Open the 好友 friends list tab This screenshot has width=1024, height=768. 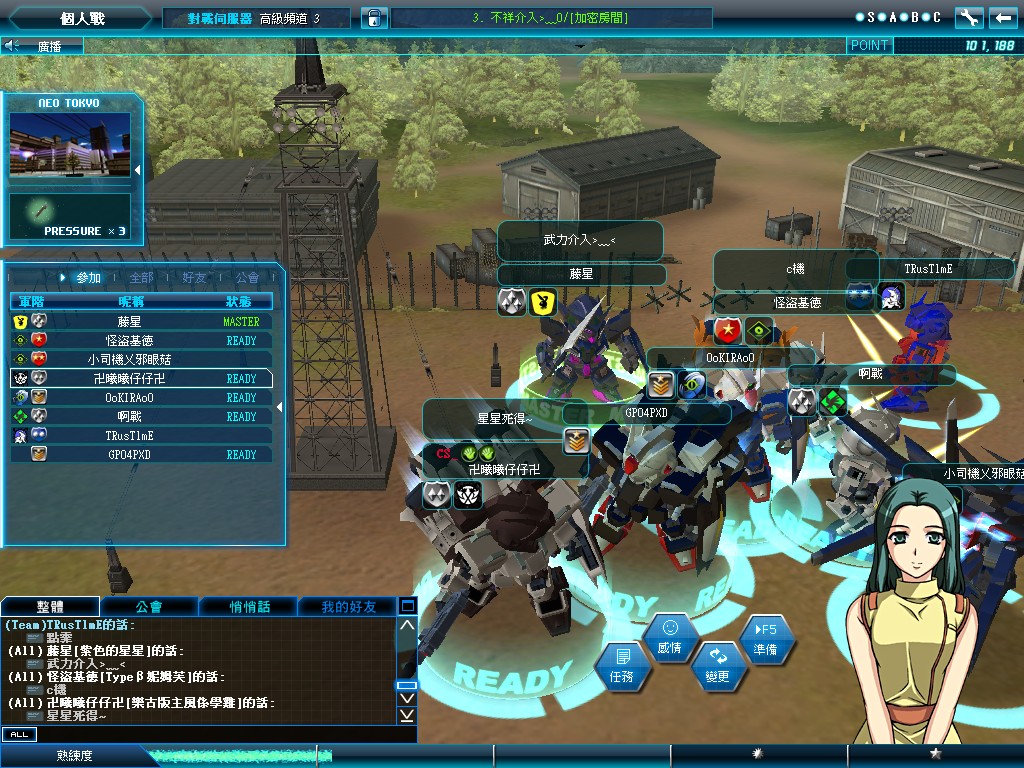(x=194, y=277)
